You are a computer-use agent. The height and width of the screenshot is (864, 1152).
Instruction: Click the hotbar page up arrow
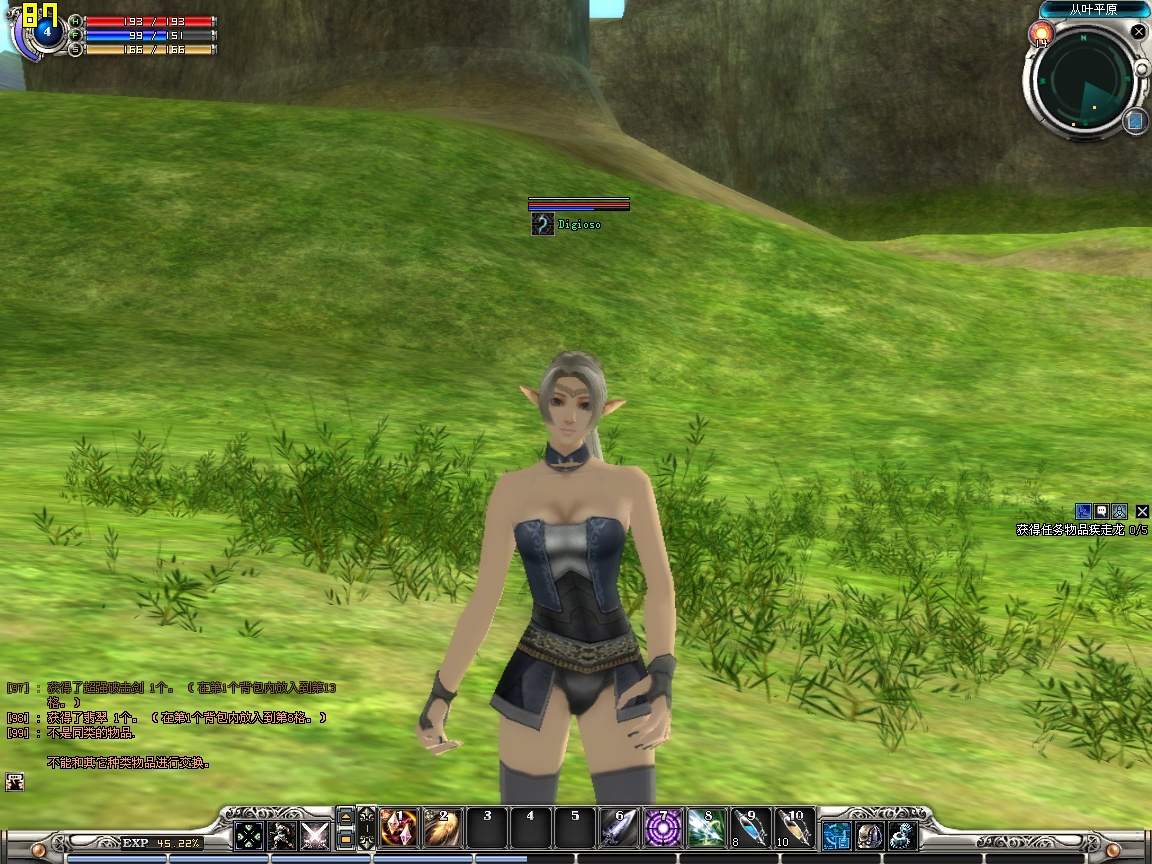point(346,817)
